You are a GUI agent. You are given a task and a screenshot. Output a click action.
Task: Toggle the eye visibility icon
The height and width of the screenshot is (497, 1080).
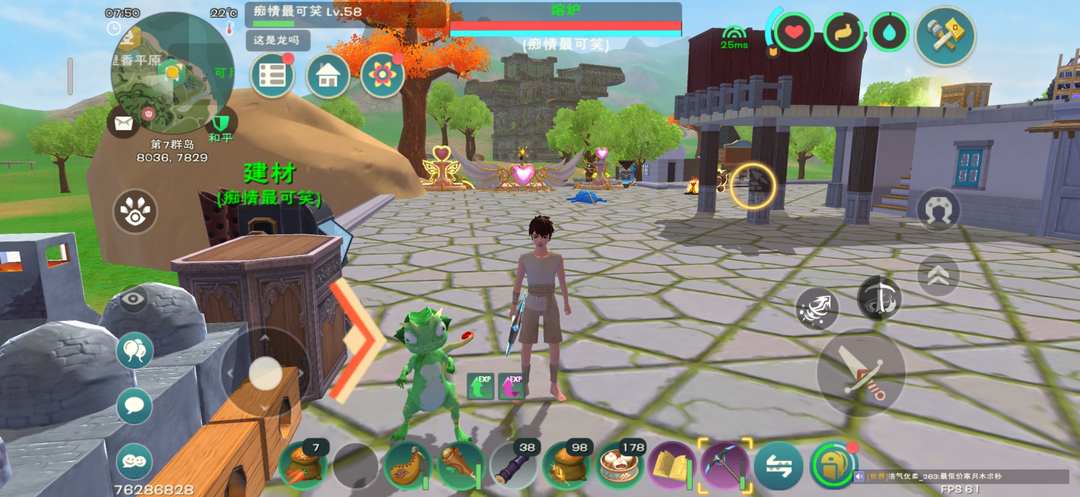click(x=135, y=299)
